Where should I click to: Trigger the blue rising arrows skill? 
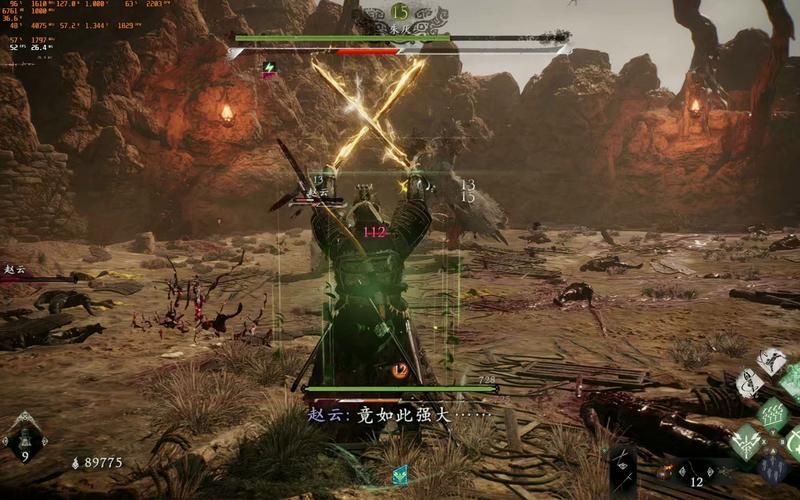point(772,468)
